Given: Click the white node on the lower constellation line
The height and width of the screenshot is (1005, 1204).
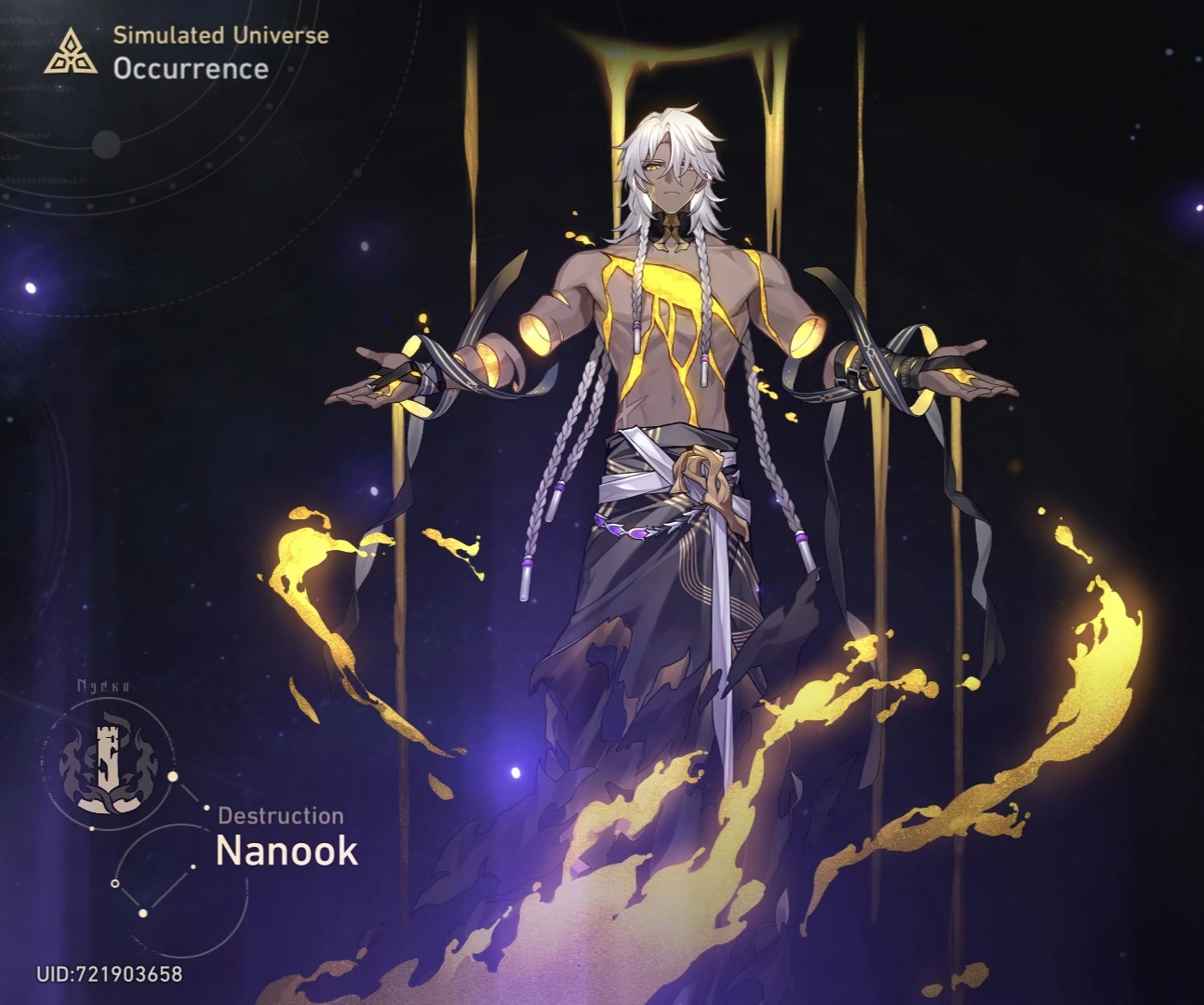Looking at the screenshot, I should point(143,913).
